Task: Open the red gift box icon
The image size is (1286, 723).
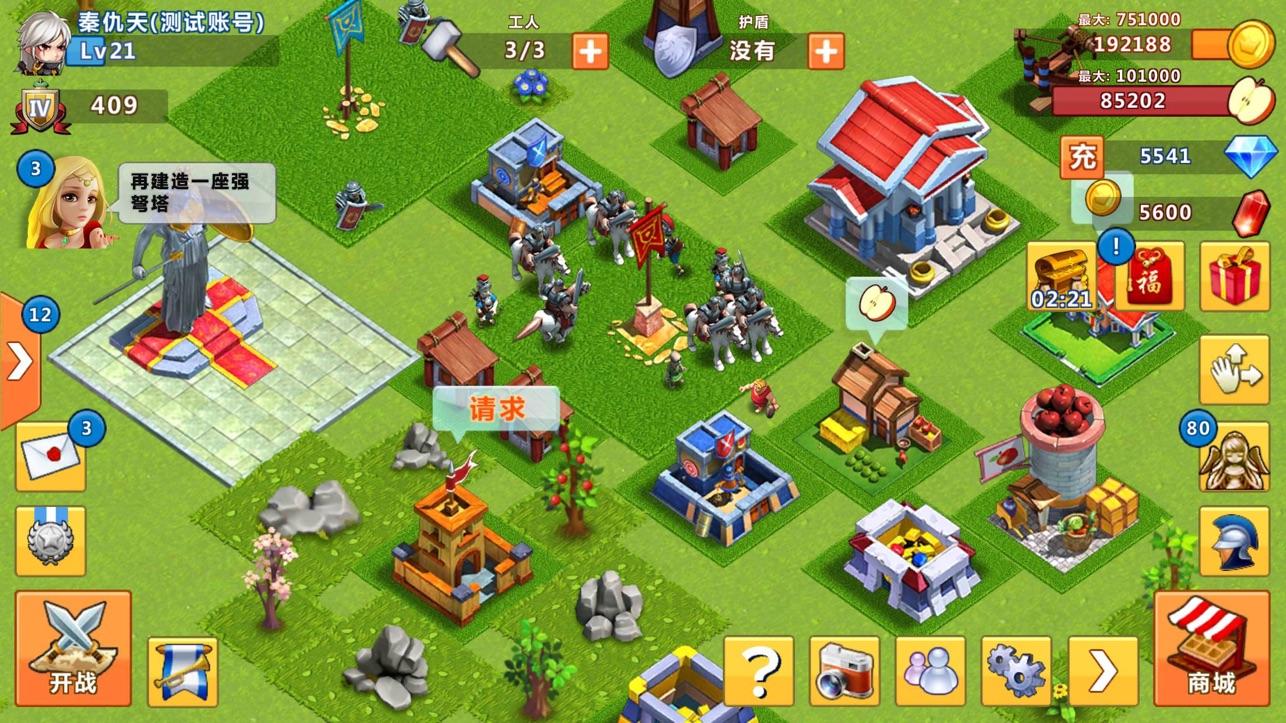Action: 1234,276
